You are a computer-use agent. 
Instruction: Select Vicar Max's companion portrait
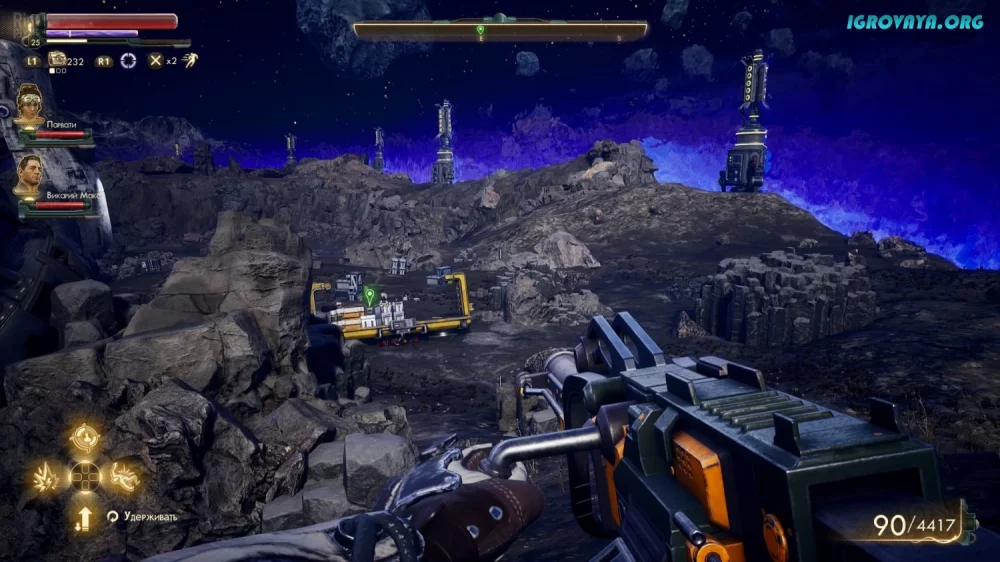29,175
